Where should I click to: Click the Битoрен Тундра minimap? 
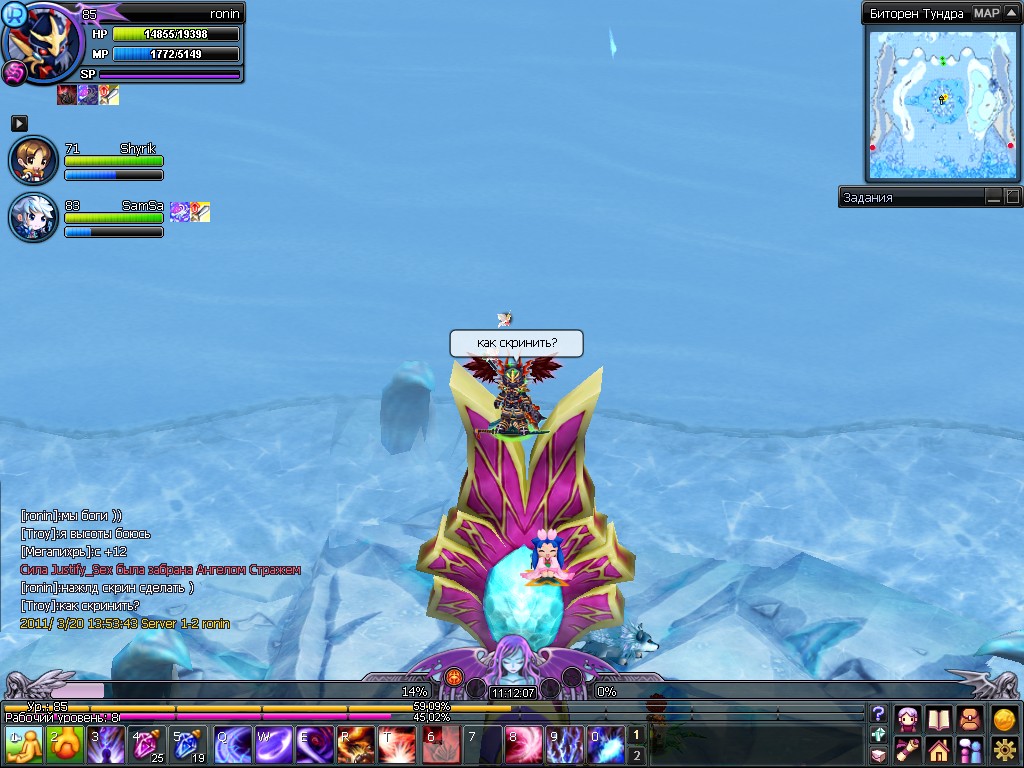point(941,104)
